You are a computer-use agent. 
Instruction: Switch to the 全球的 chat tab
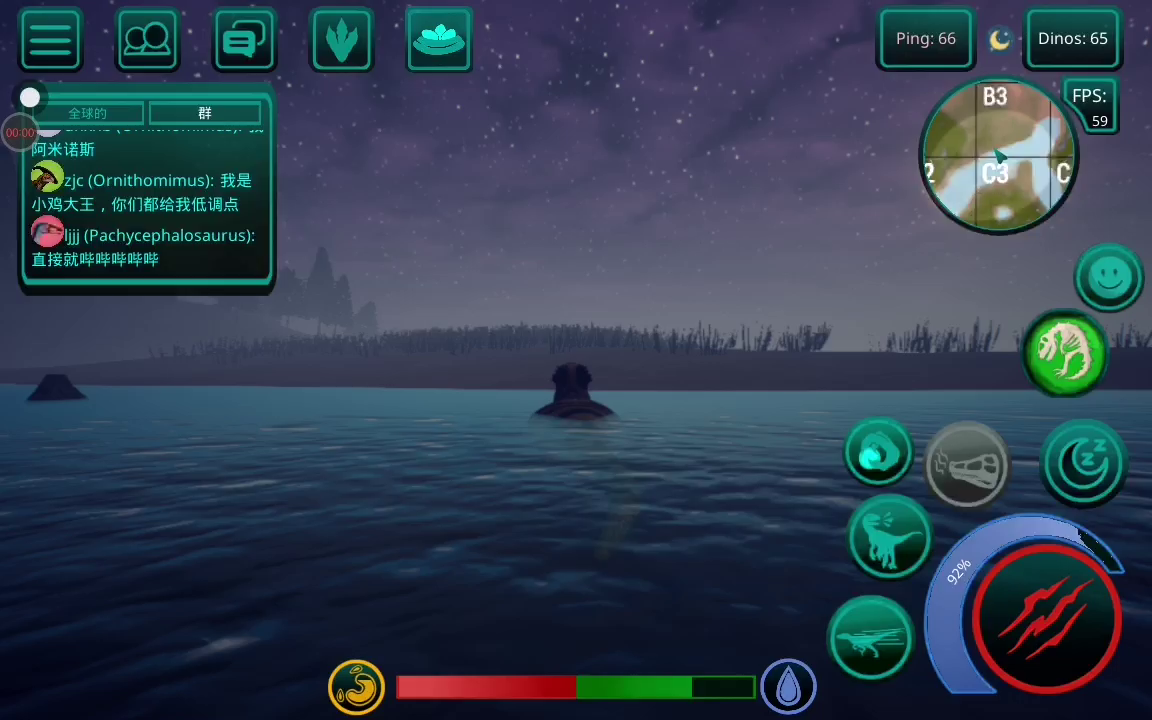tap(88, 113)
